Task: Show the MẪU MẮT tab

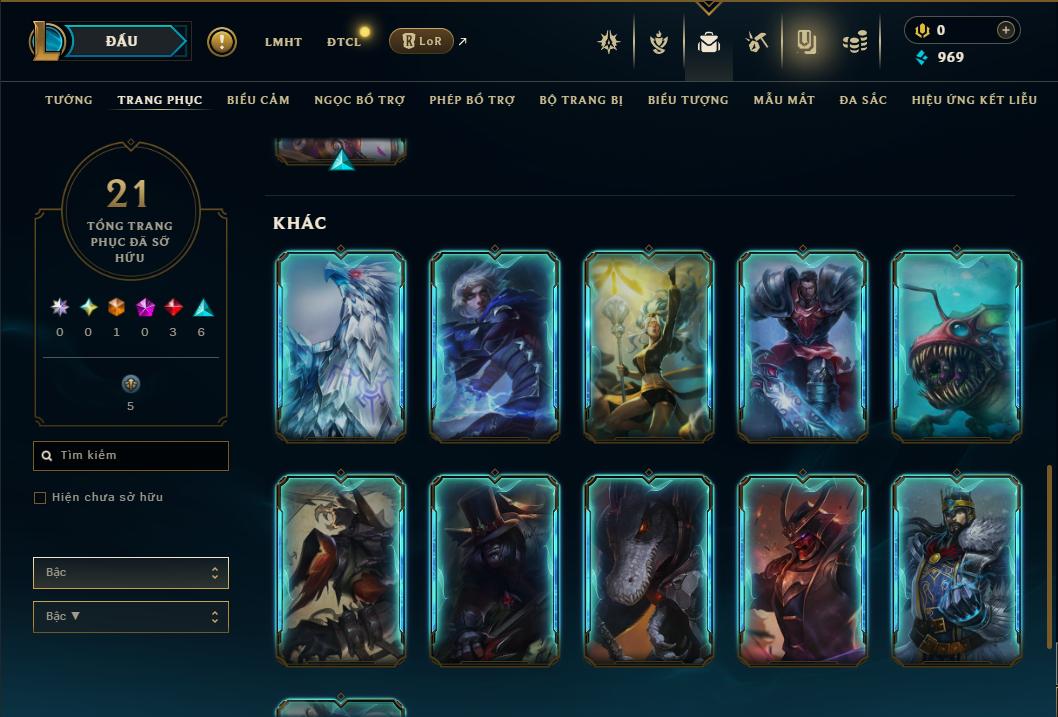Action: click(x=784, y=100)
